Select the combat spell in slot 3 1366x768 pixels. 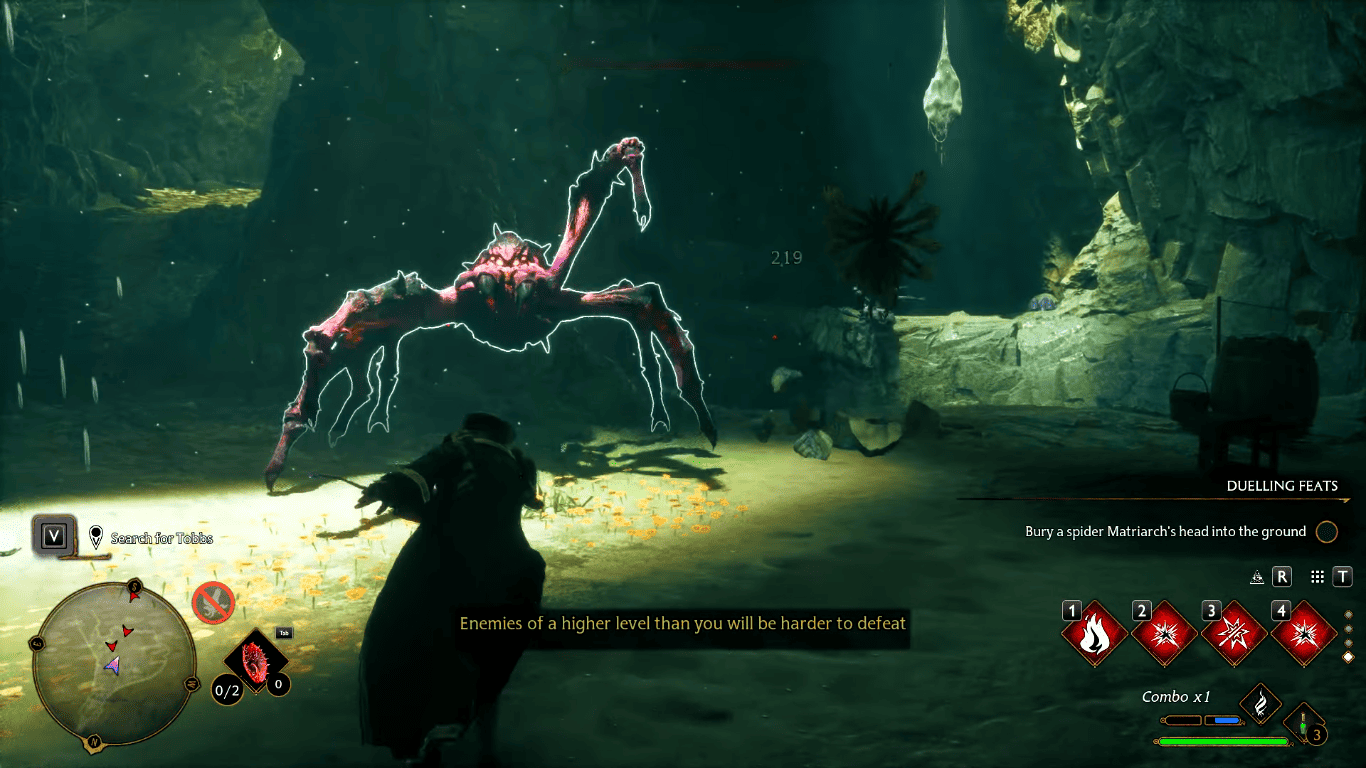(x=1234, y=635)
